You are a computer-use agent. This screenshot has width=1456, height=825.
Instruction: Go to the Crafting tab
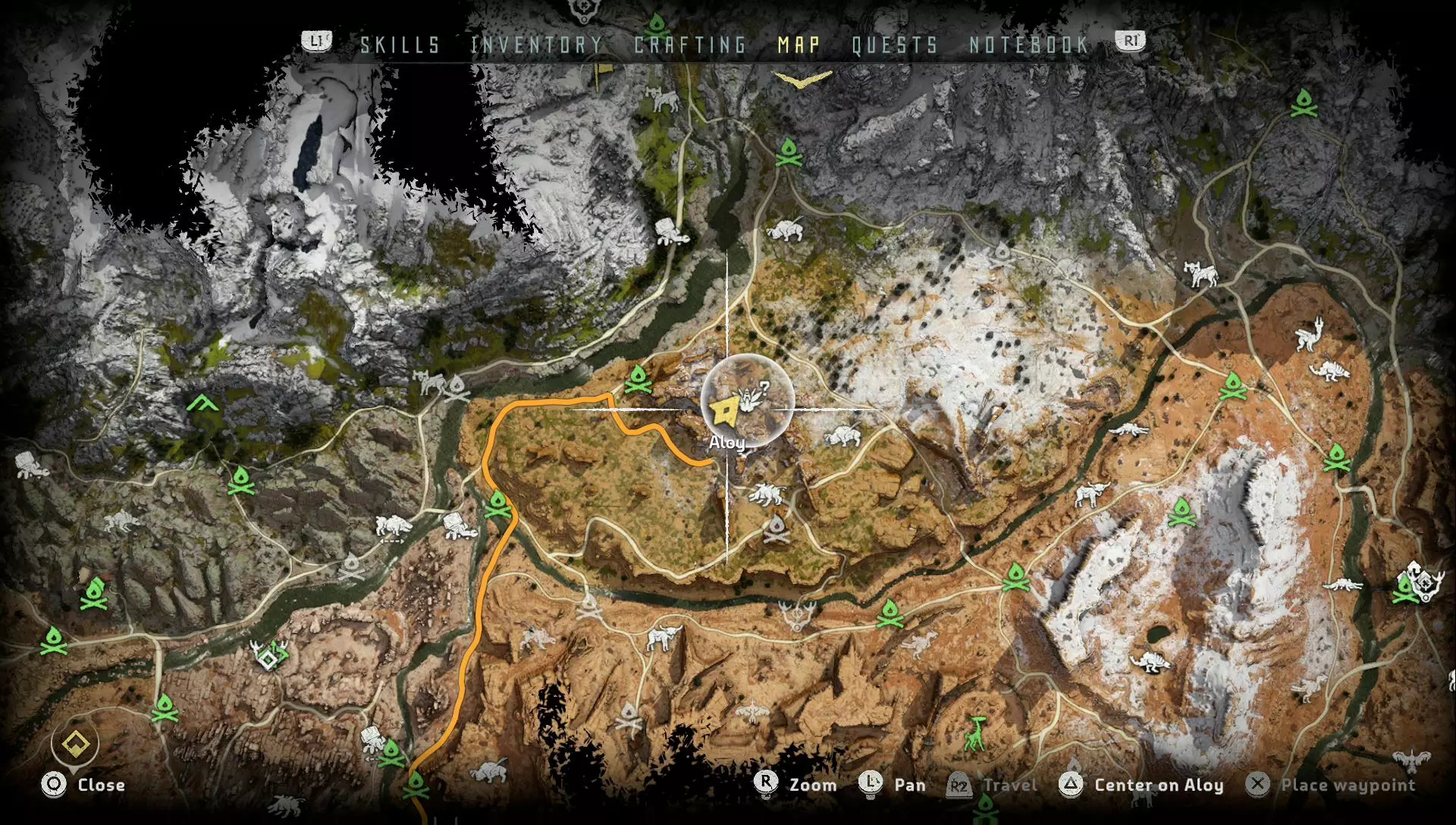690,45
